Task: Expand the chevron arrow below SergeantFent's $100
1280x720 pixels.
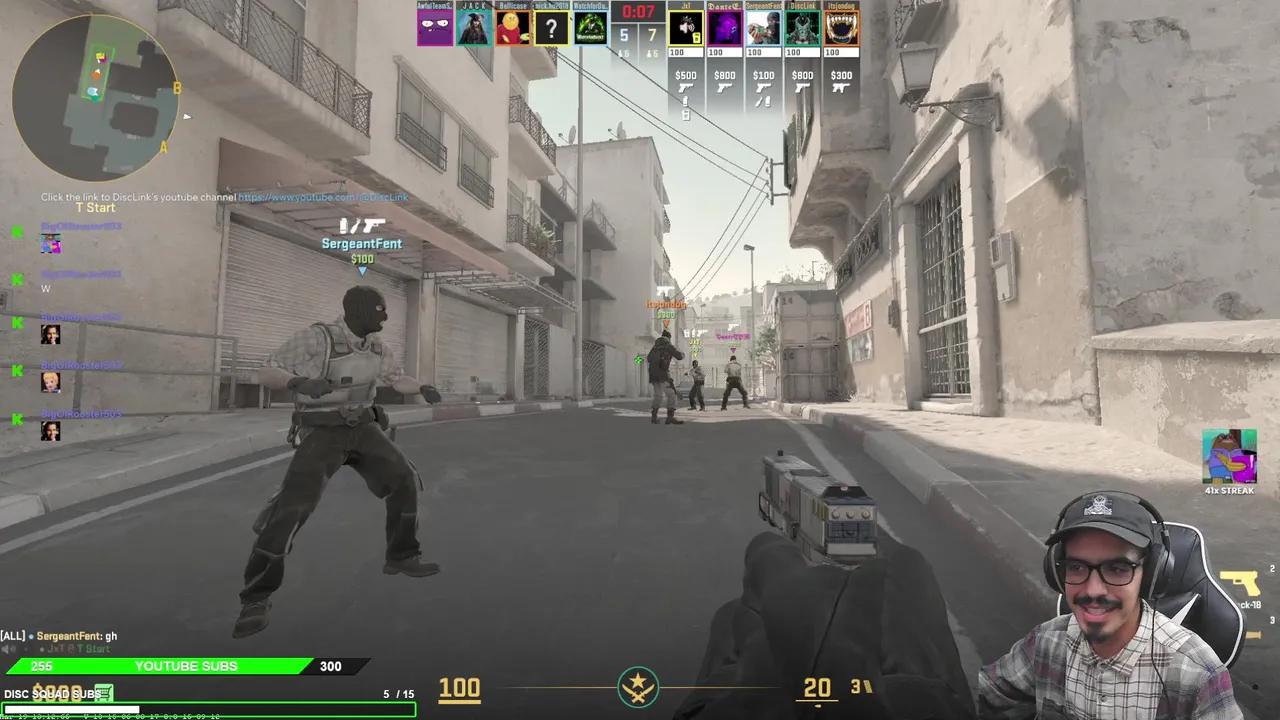Action: click(x=362, y=270)
